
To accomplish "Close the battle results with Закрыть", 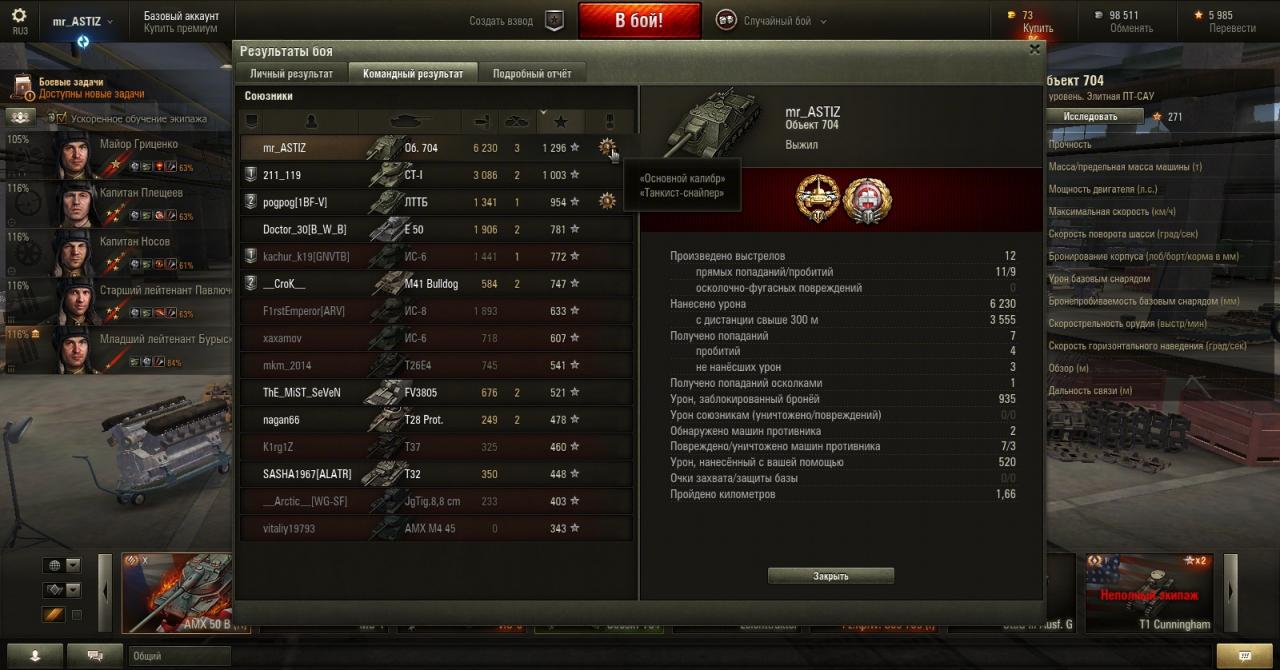I will pos(830,576).
